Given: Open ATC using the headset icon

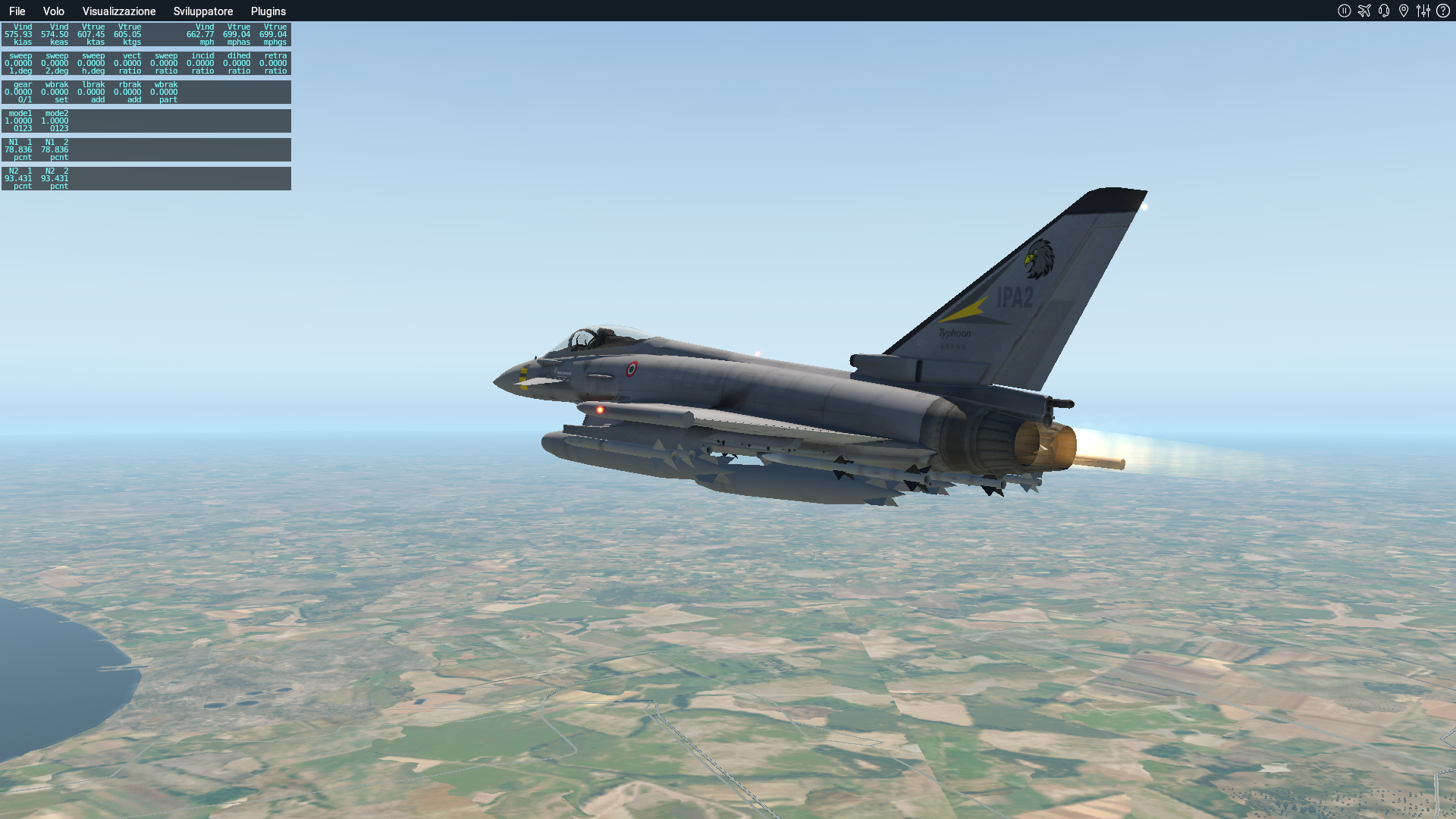Looking at the screenshot, I should [1384, 11].
